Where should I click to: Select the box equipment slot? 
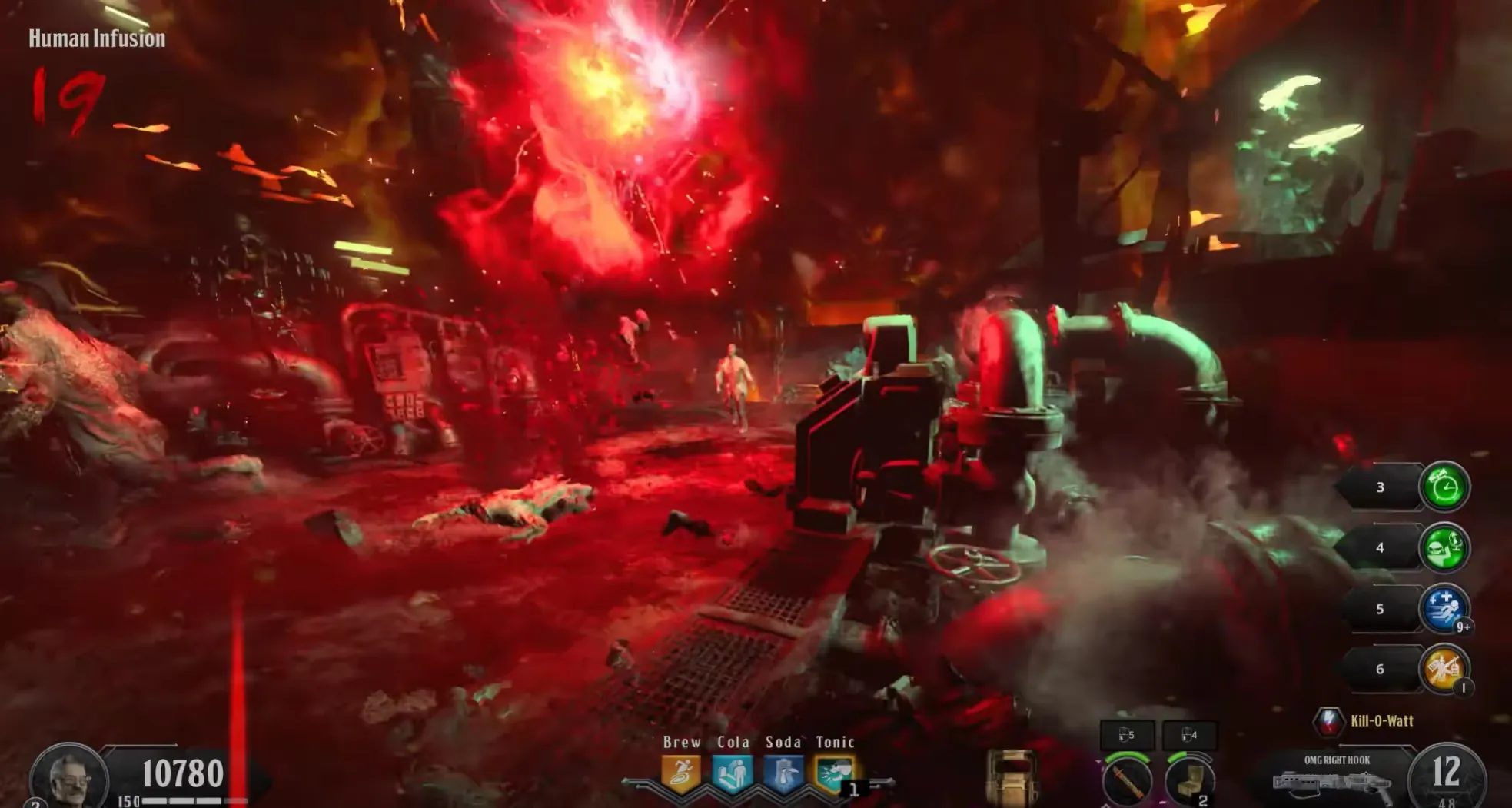pos(1189,780)
